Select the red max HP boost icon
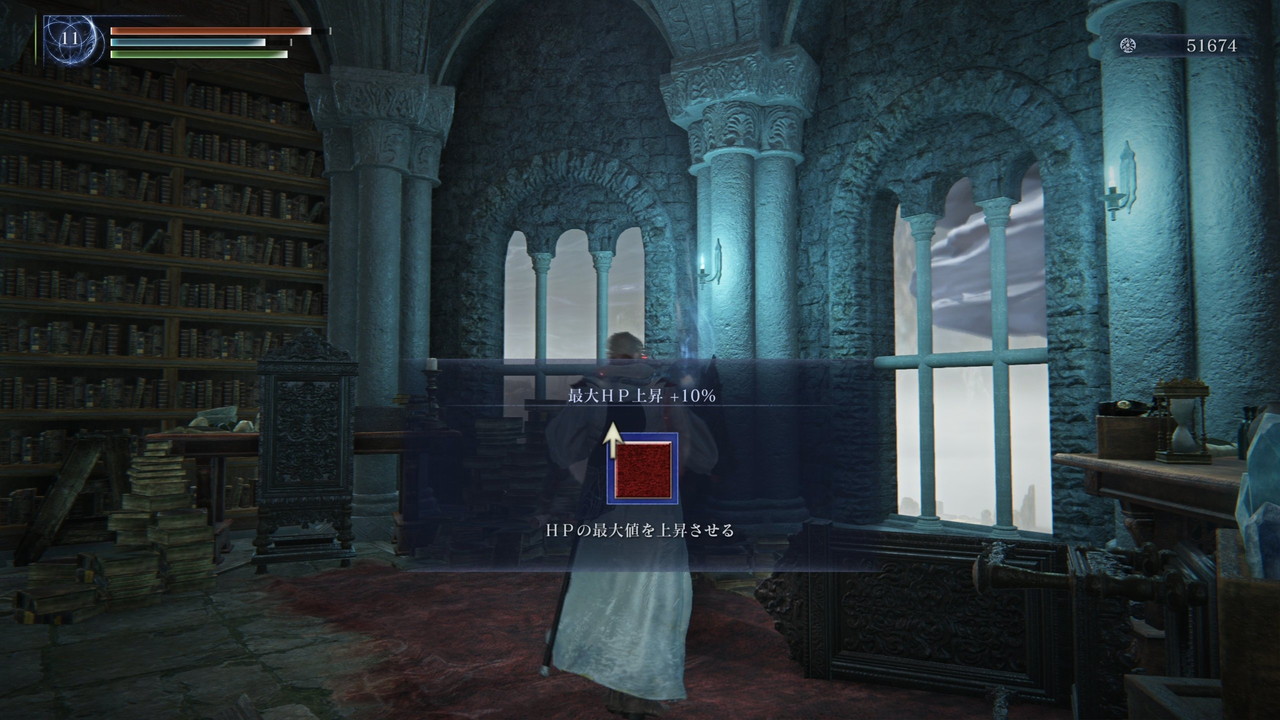 pyautogui.click(x=642, y=469)
